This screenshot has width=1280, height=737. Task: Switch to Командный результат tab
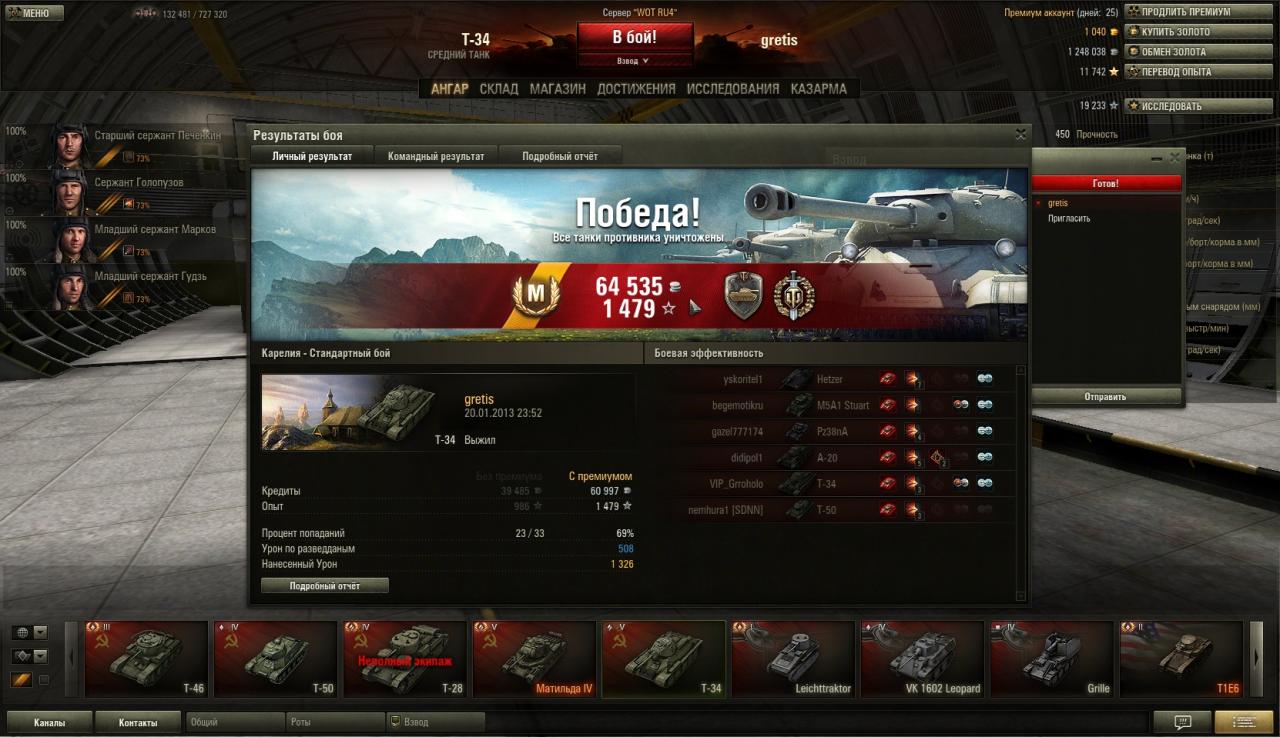[x=436, y=156]
